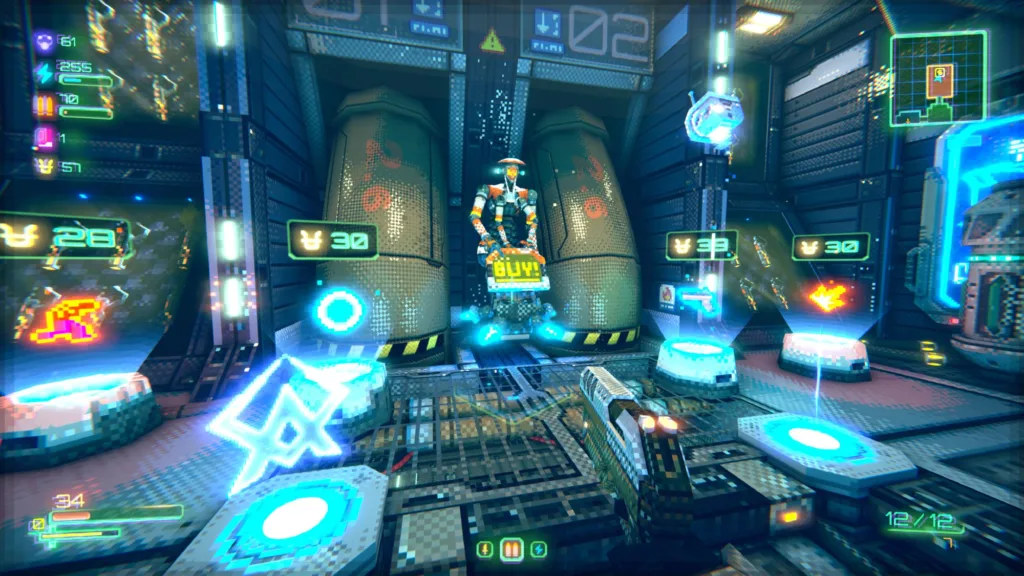Click the blue lightning bolt energy icon
The image size is (1024, 576).
(44, 73)
